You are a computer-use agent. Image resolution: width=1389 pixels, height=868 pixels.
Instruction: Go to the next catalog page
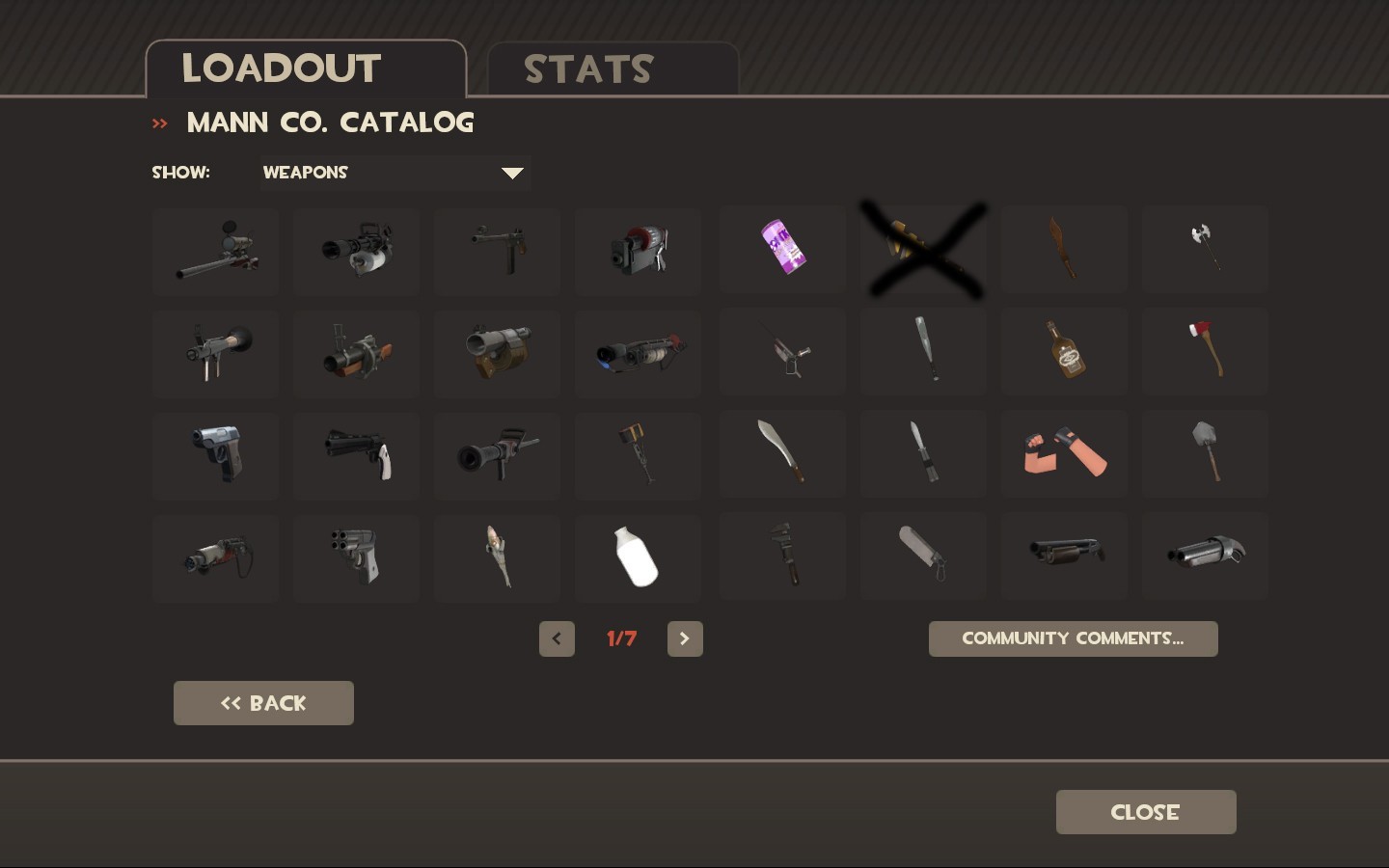pos(685,638)
